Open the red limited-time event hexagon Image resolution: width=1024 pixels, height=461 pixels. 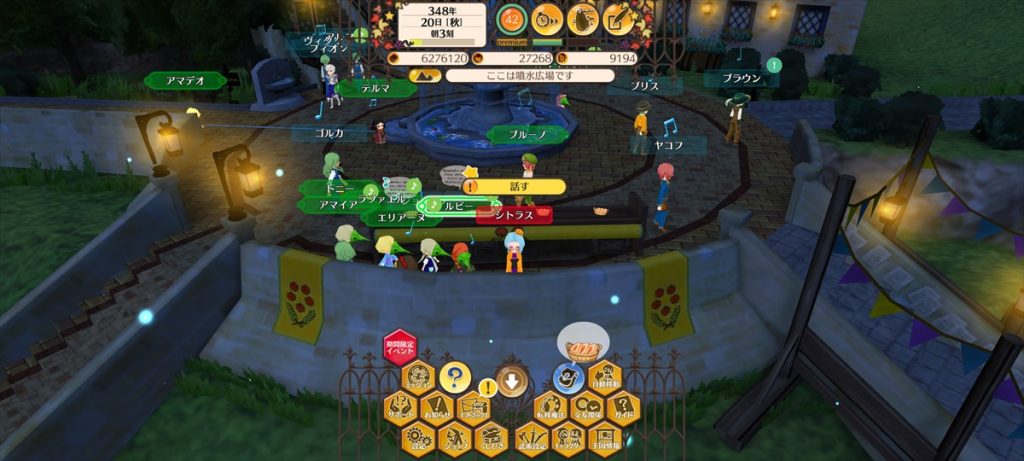pos(400,347)
